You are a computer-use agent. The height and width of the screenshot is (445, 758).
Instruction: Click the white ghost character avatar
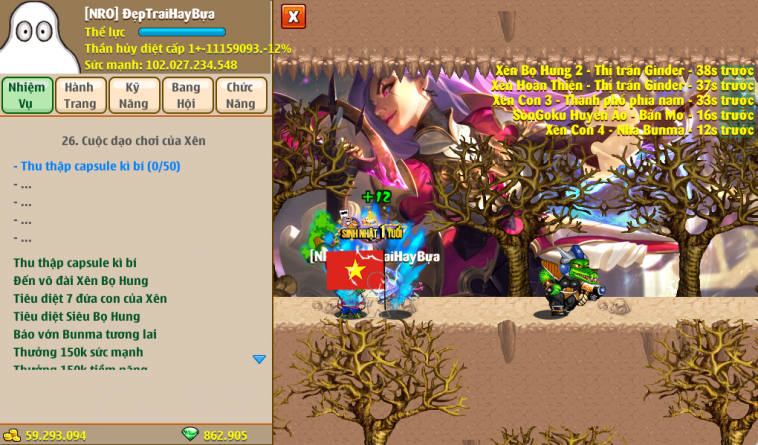tap(38, 38)
